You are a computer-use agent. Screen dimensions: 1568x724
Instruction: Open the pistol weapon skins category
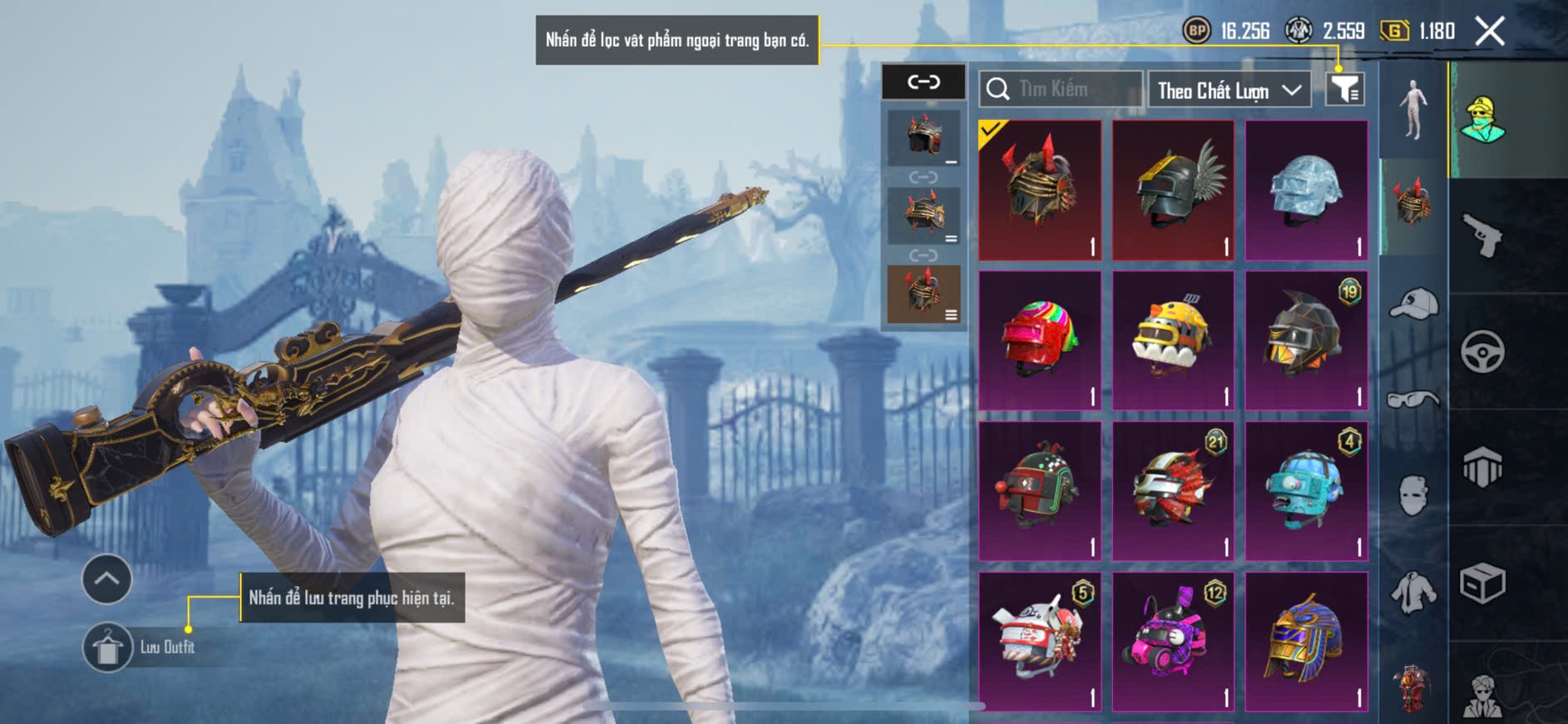[1483, 236]
